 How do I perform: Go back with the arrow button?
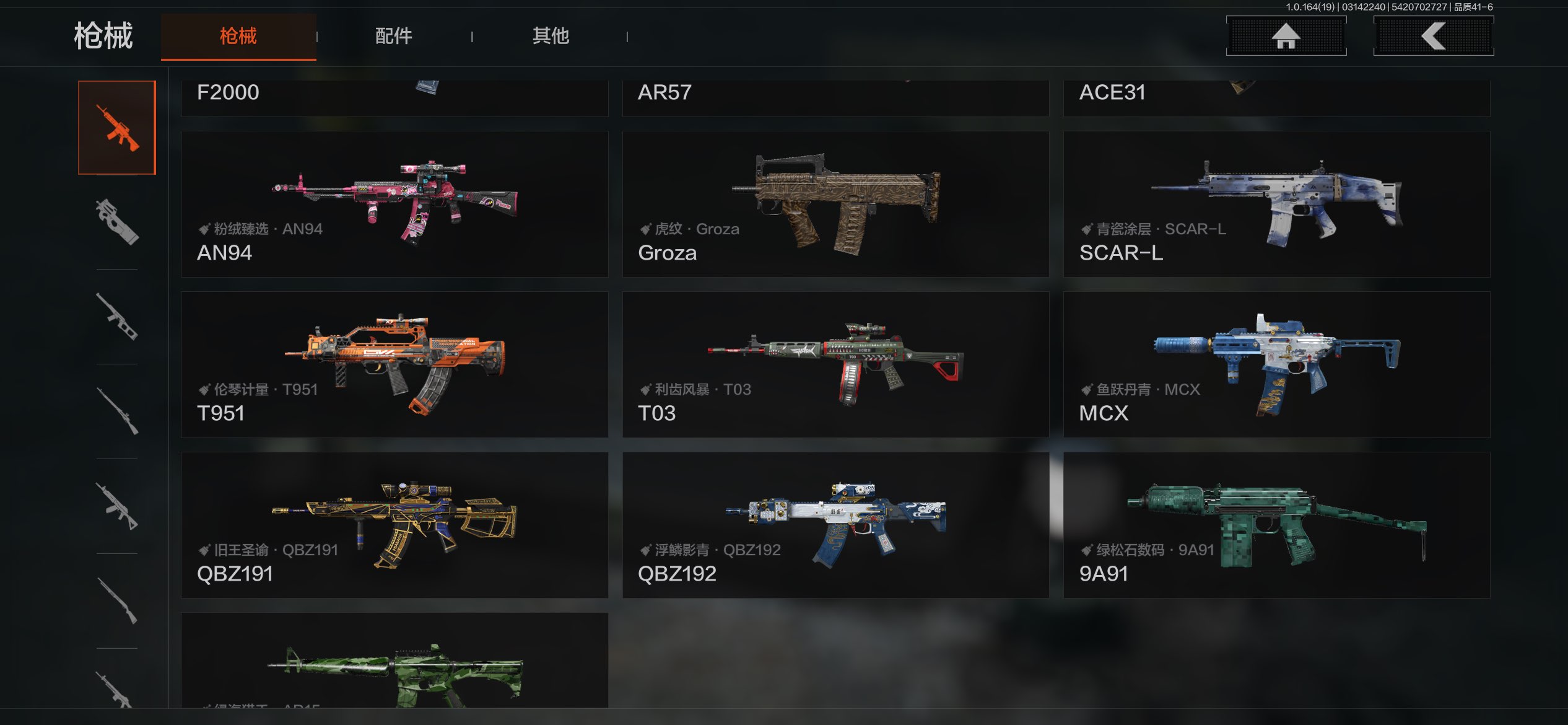1433,36
